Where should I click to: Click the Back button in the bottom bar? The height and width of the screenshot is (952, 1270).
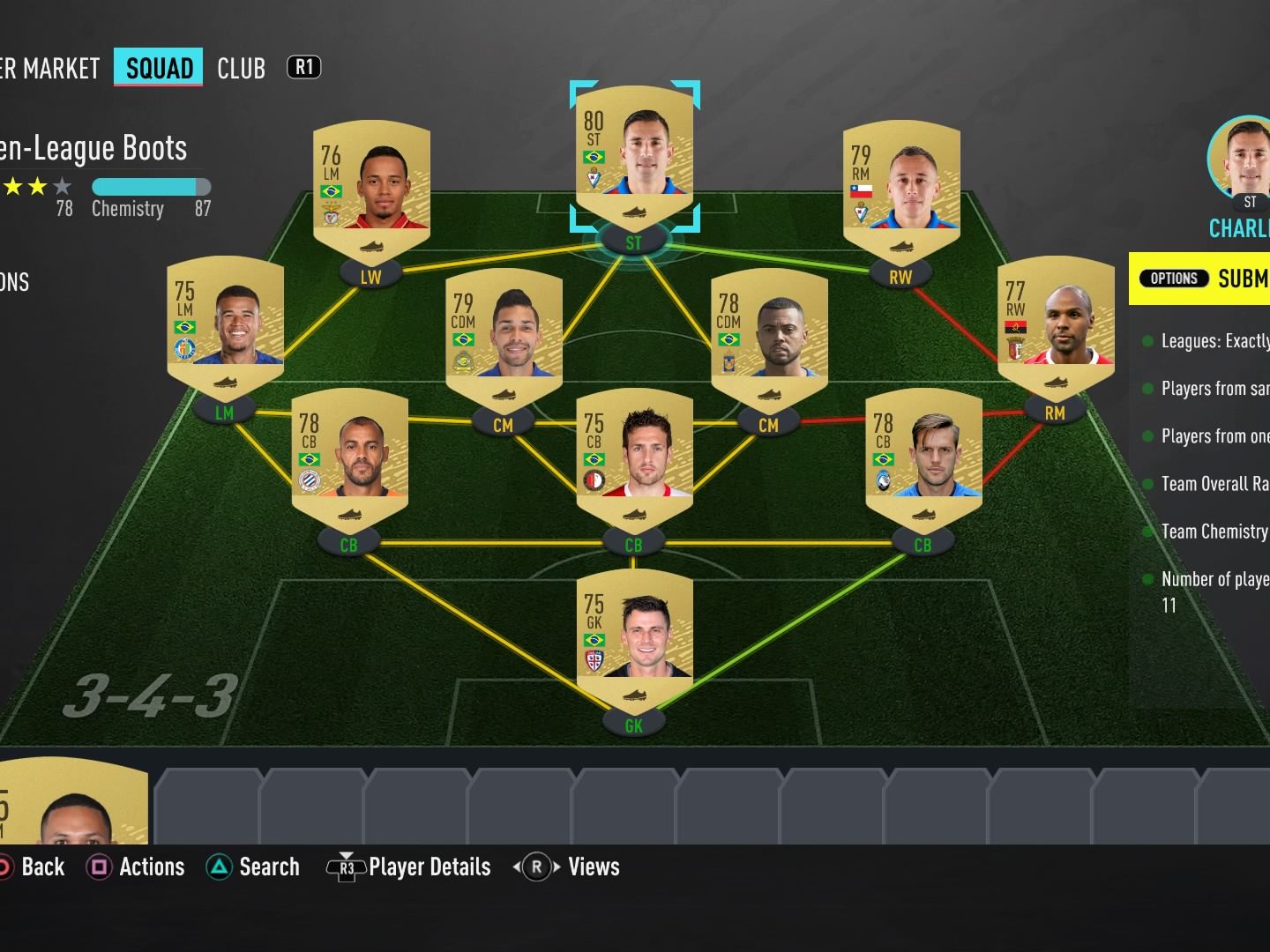pos(34,866)
